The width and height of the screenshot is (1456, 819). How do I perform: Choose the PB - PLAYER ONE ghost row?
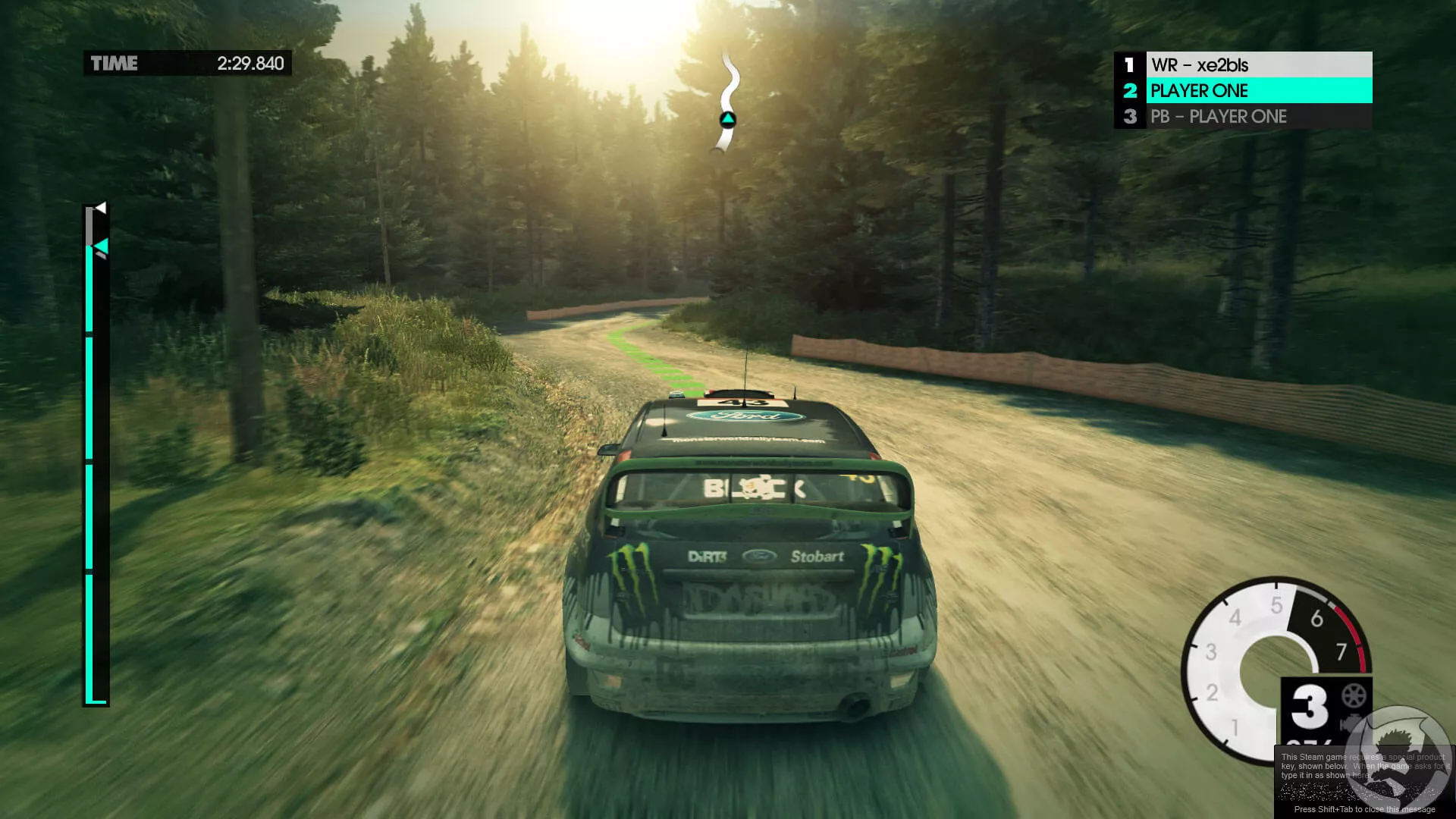1242,117
